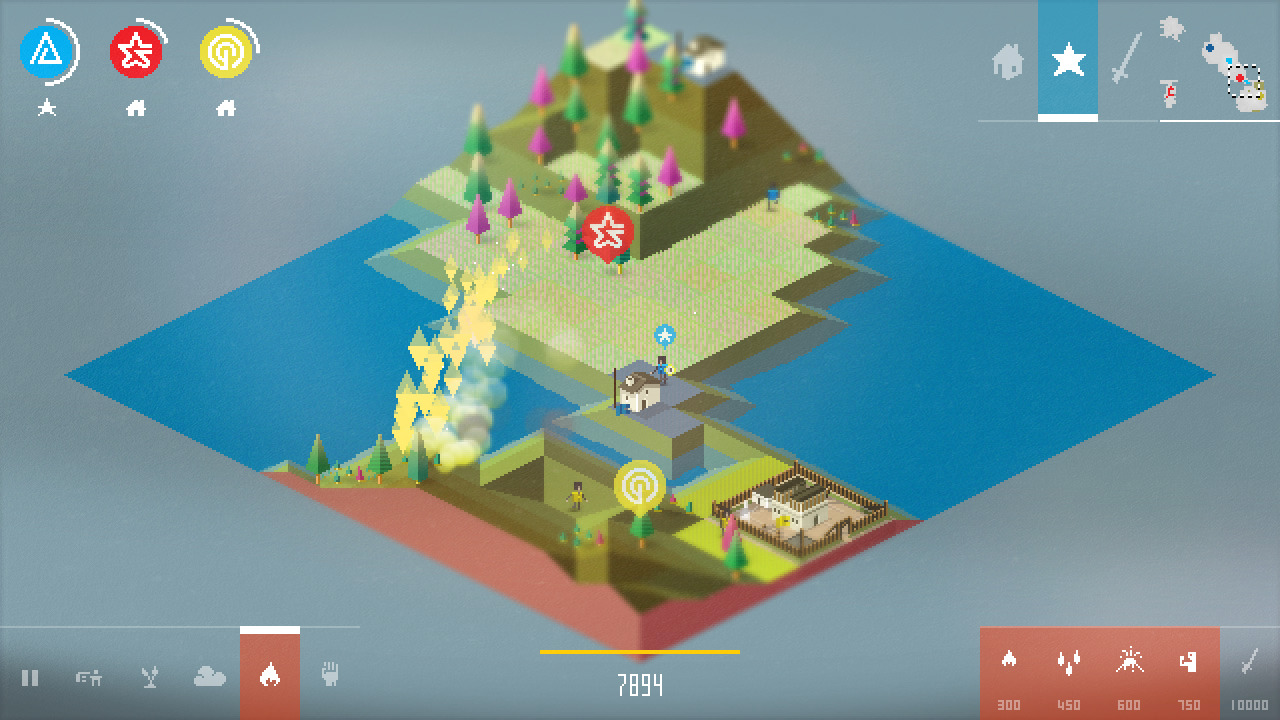Select the fire power category tab
This screenshot has width=1280, height=720.
(269, 676)
